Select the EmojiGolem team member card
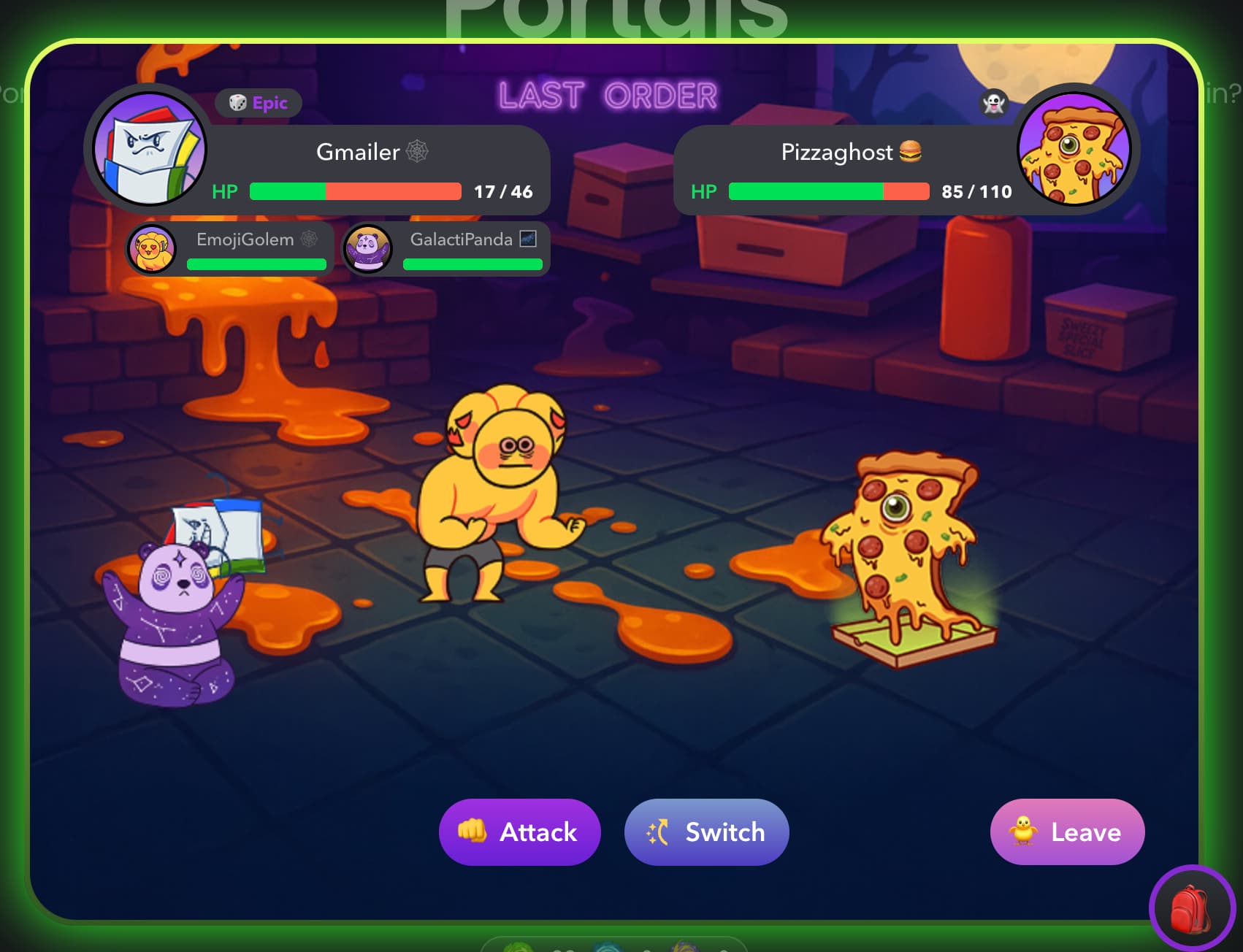Viewport: 1243px width, 952px height. pos(230,249)
